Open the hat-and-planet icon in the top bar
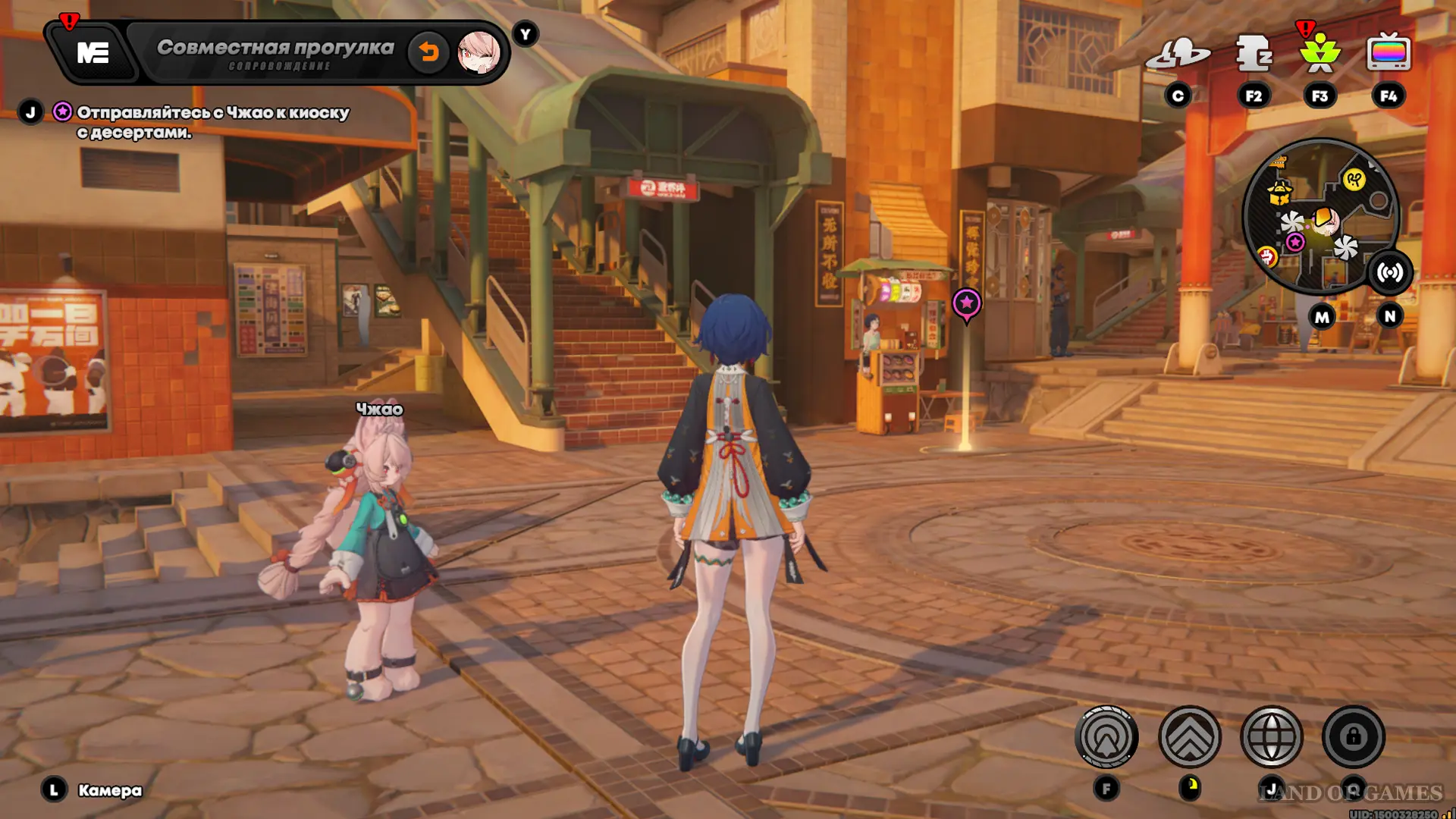 pyautogui.click(x=1178, y=54)
